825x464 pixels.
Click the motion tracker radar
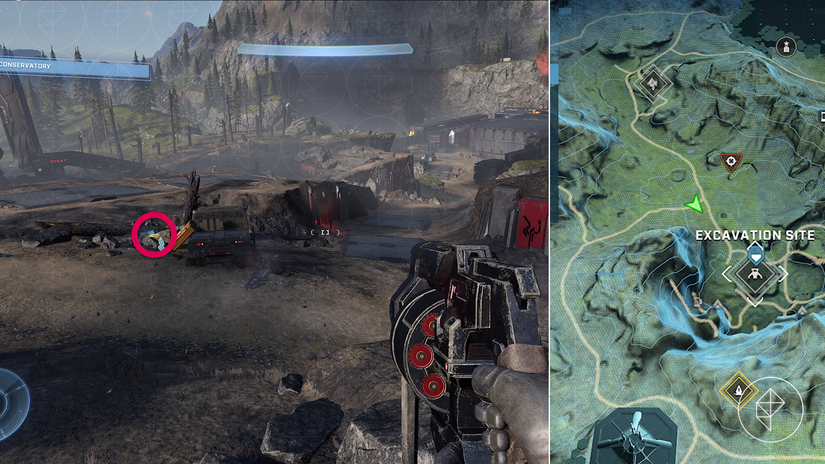click(x=10, y=404)
